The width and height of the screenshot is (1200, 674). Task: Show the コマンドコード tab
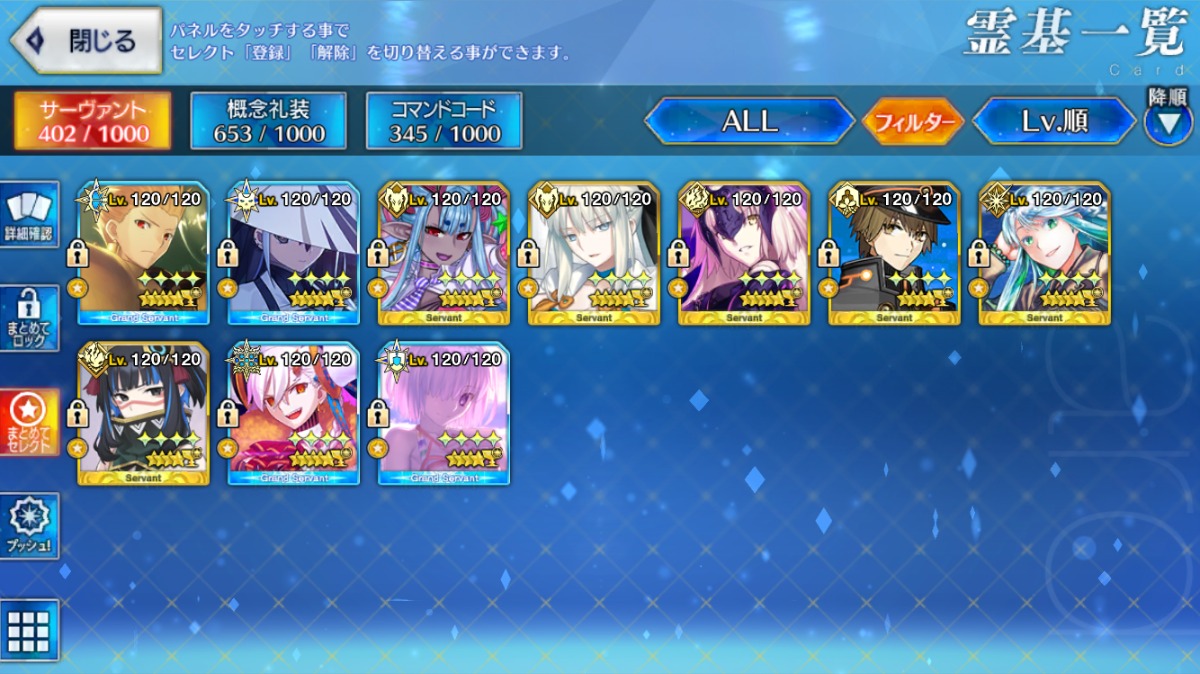tap(444, 121)
